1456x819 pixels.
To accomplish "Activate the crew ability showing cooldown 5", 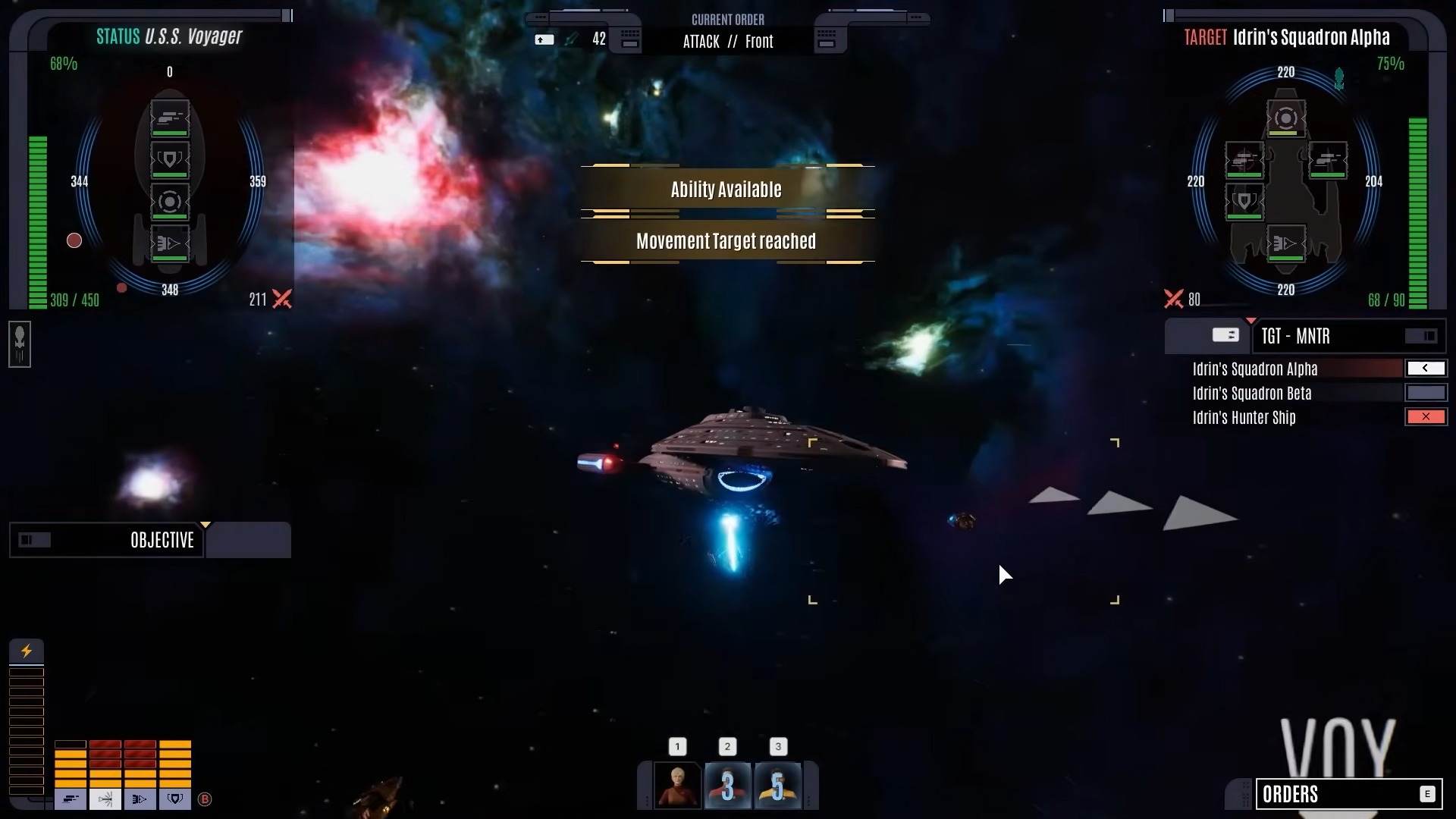I will (778, 786).
